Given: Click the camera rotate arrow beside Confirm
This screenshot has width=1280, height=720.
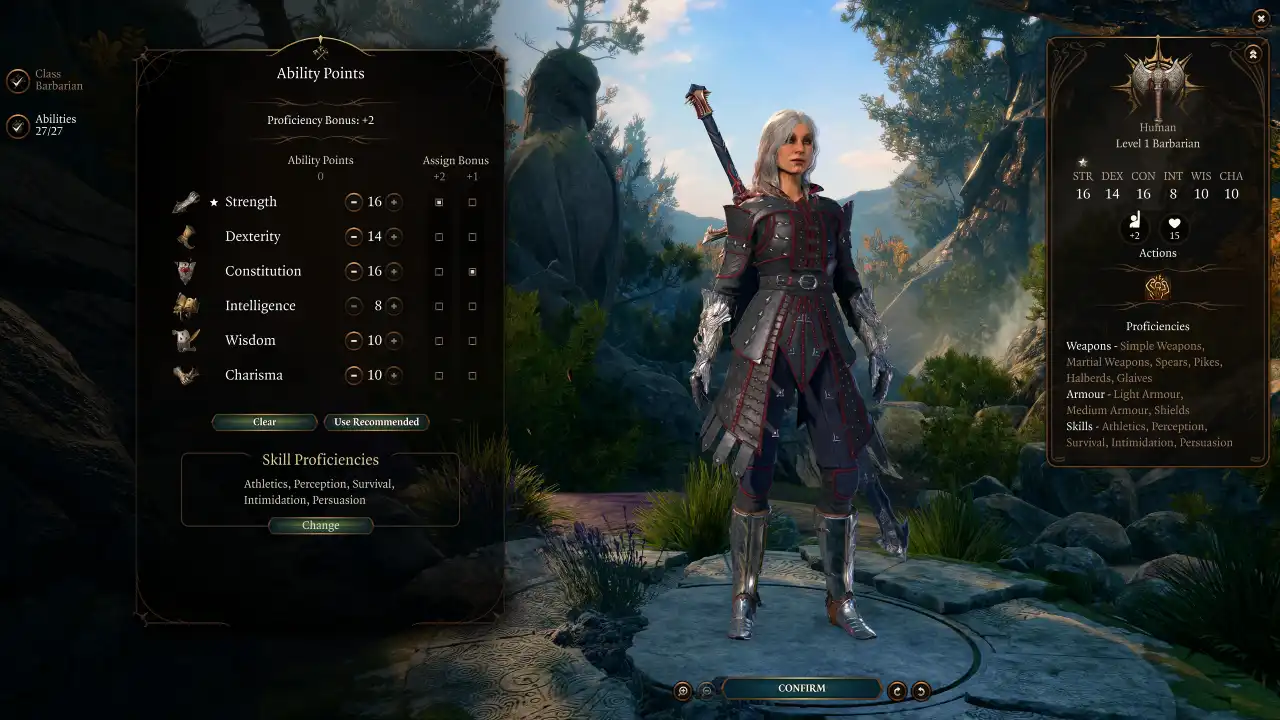Looking at the screenshot, I should [x=897, y=688].
